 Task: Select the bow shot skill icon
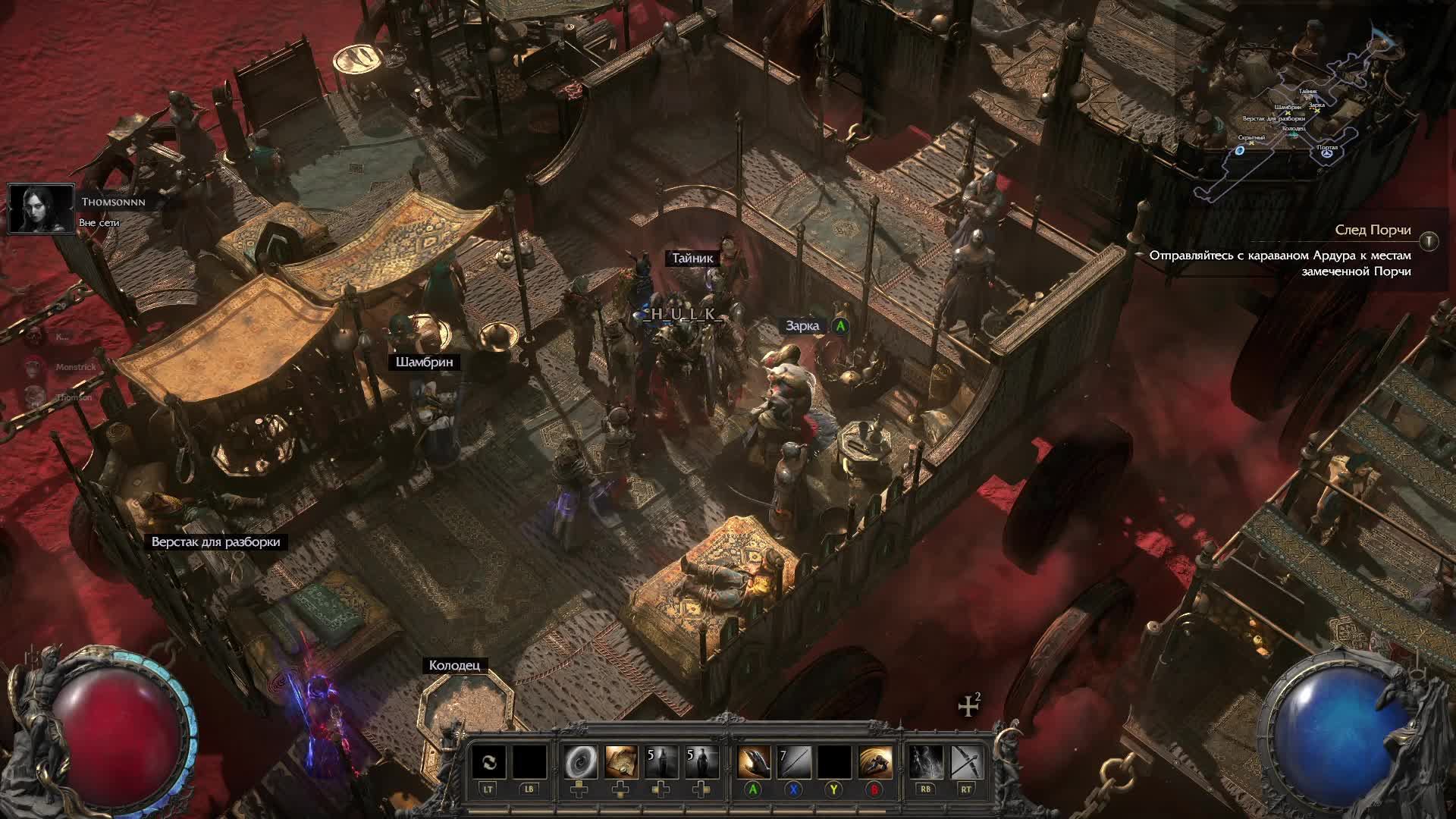coord(966,762)
